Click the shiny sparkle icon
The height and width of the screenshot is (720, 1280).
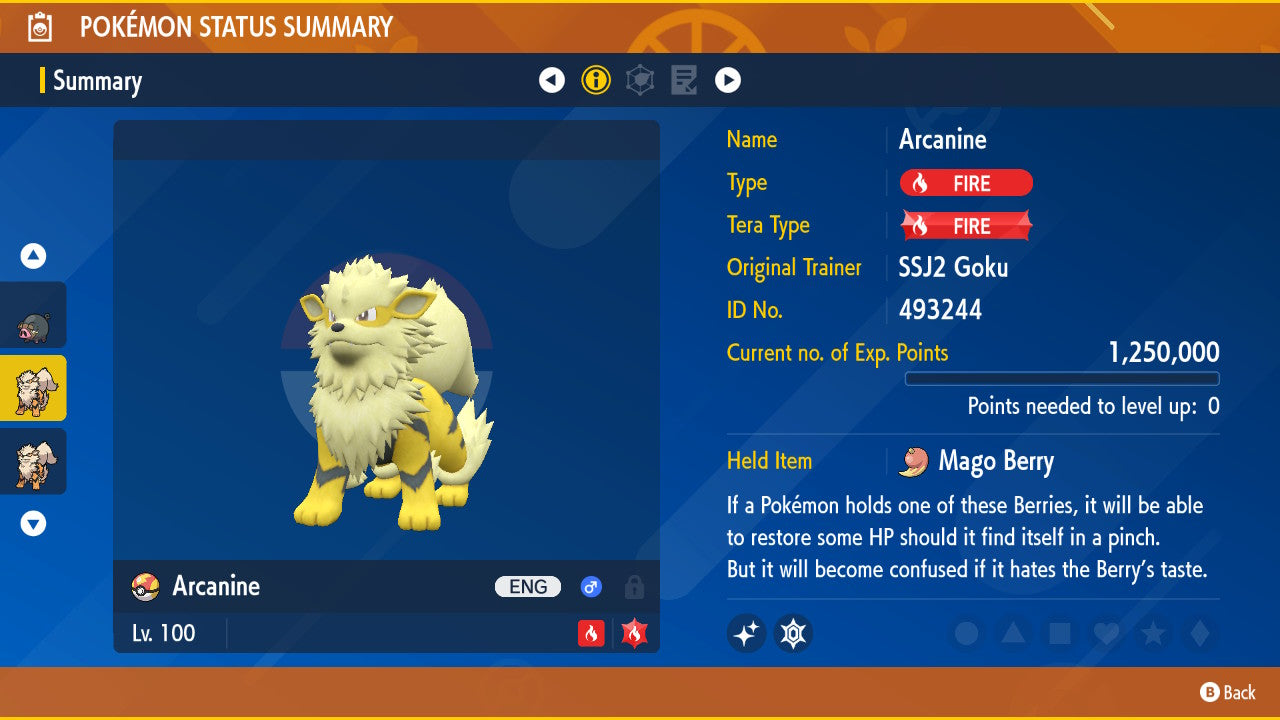click(x=746, y=633)
